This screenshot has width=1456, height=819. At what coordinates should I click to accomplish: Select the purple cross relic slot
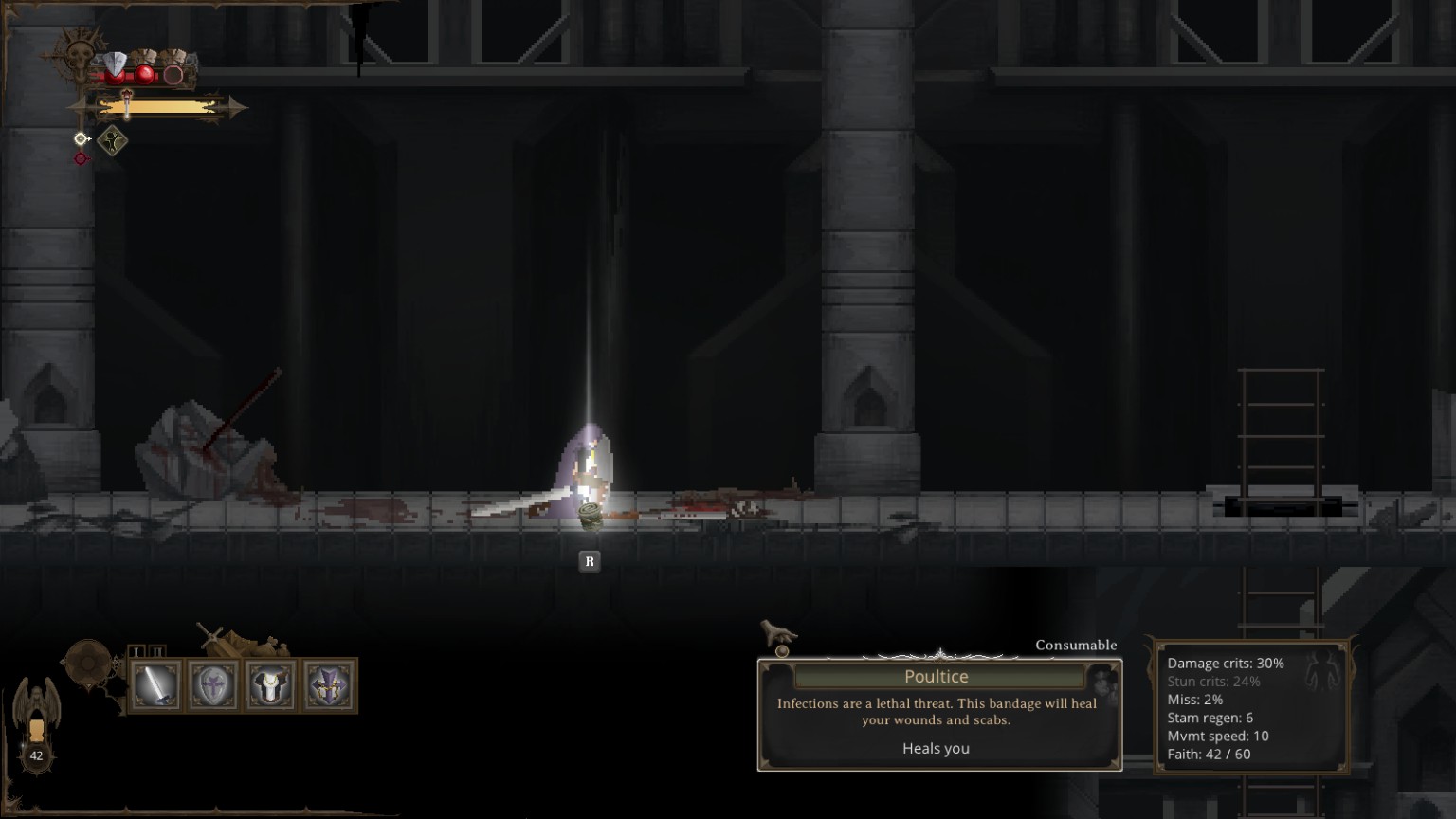329,685
